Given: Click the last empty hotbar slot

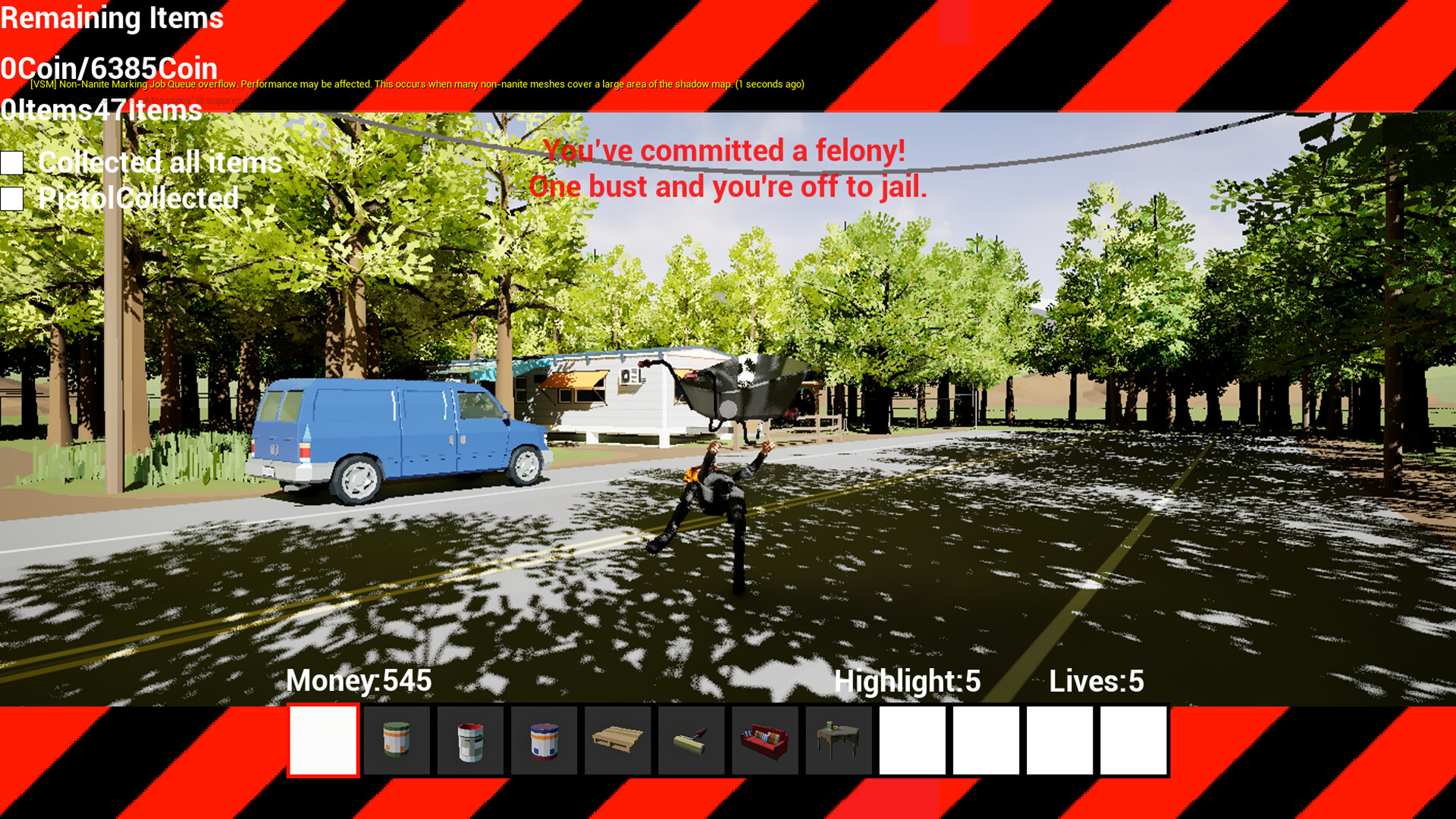Looking at the screenshot, I should tap(1133, 740).
